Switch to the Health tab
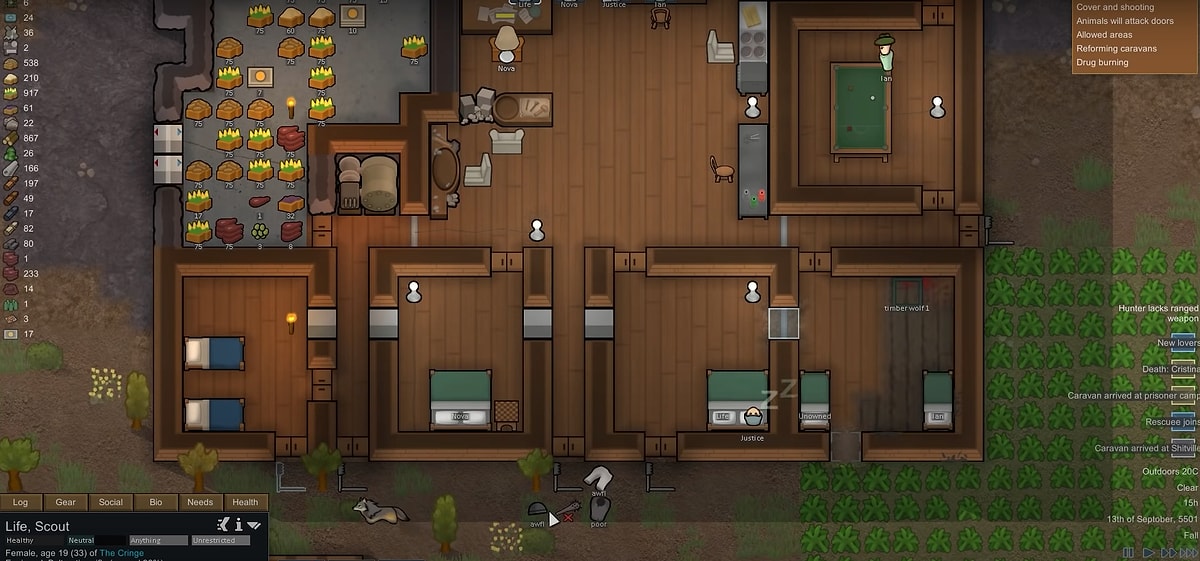The image size is (1200, 561). click(x=245, y=502)
